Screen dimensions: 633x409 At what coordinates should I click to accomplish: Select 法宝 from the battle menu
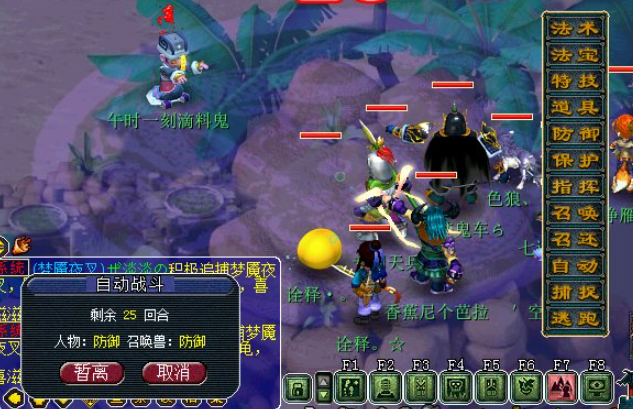[x=575, y=54]
